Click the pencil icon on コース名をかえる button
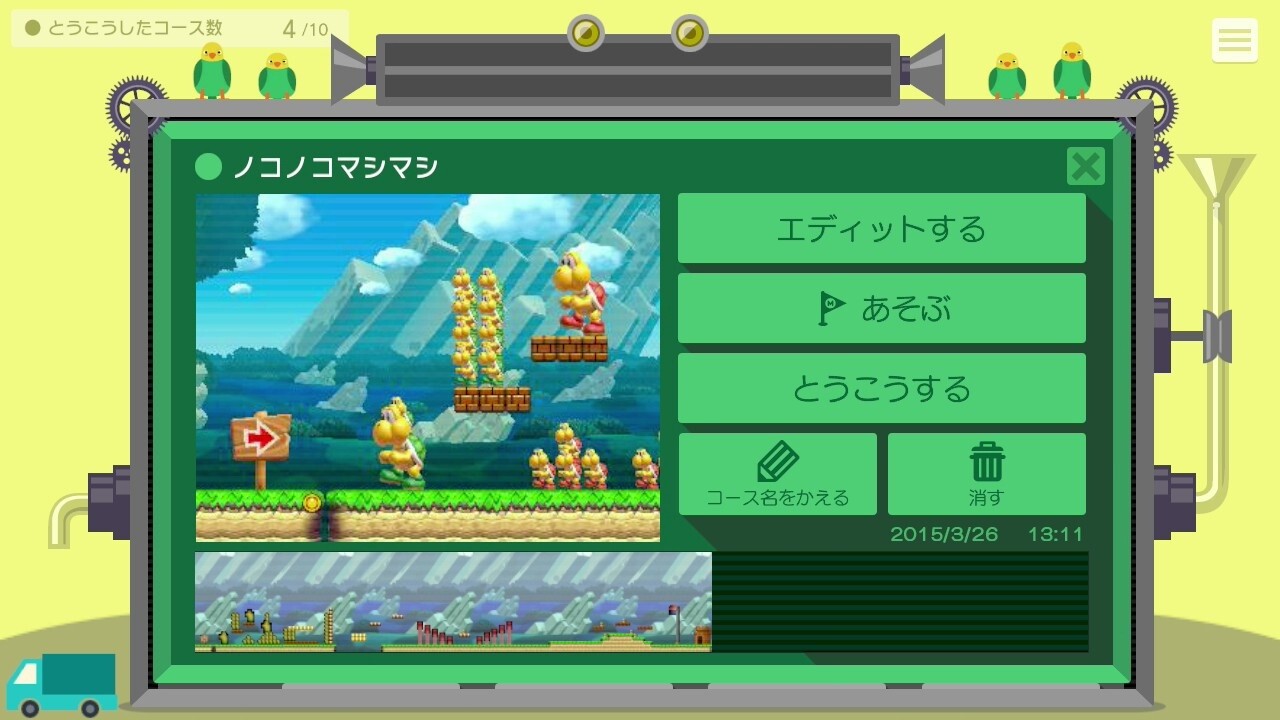 (x=777, y=459)
